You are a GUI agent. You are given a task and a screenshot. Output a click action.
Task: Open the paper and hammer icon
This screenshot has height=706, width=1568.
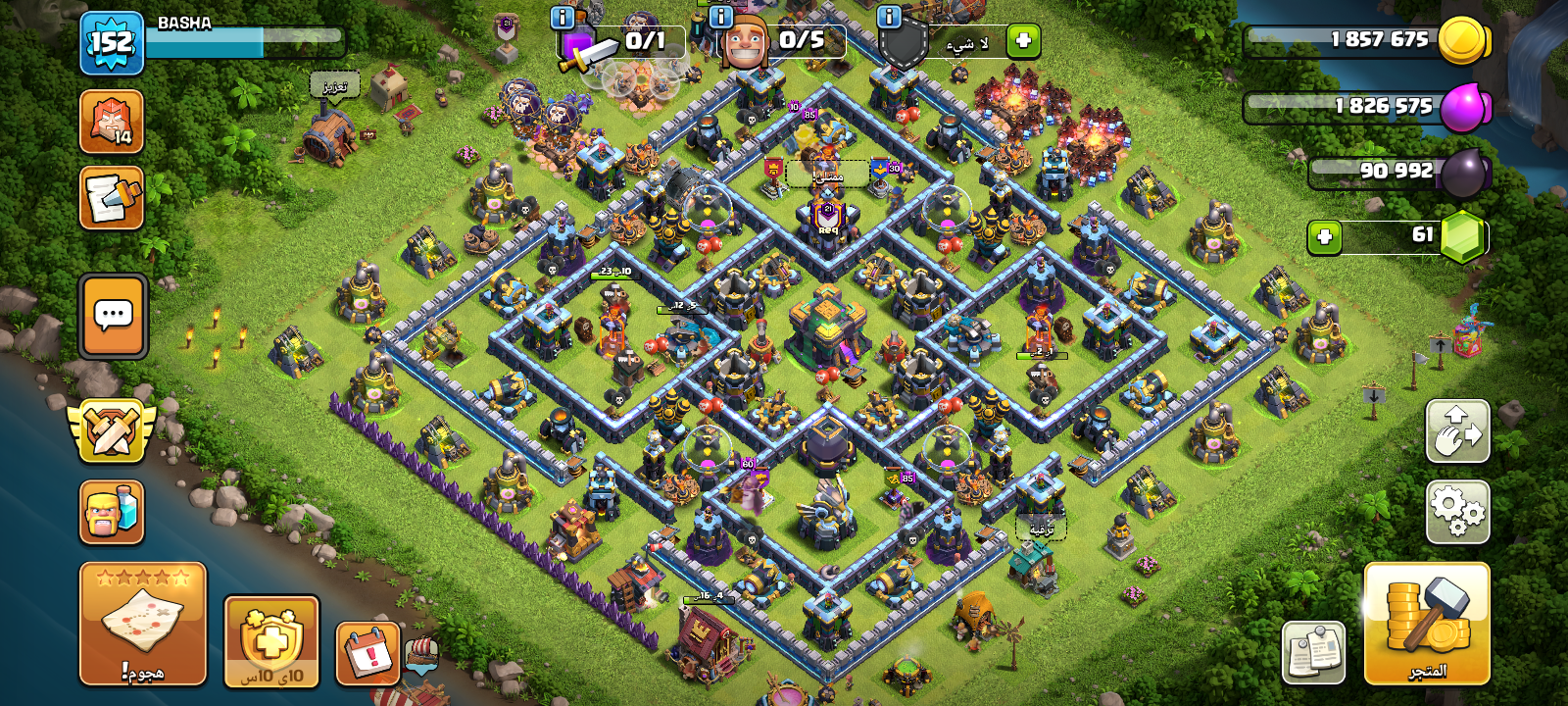[112, 198]
